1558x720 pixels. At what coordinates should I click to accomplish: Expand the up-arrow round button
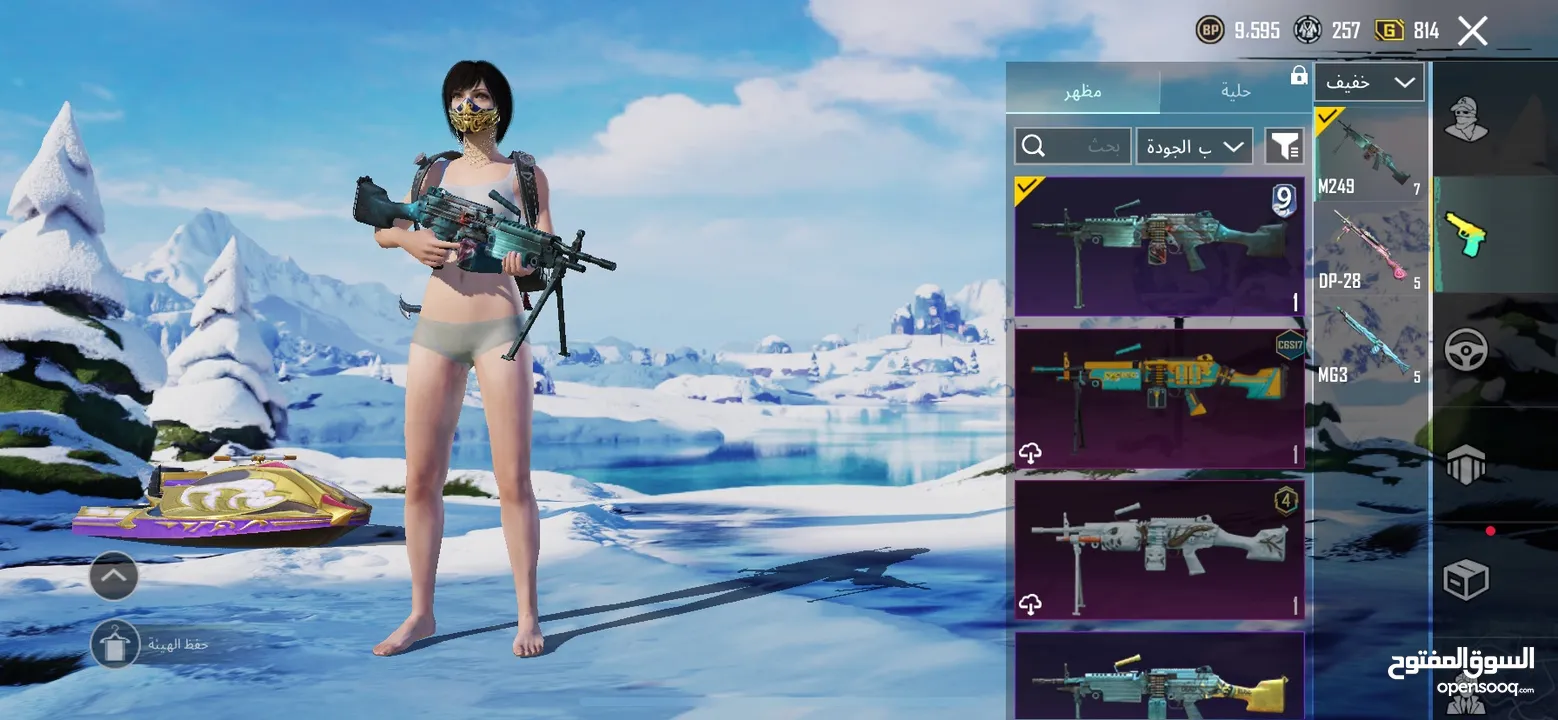click(x=114, y=576)
